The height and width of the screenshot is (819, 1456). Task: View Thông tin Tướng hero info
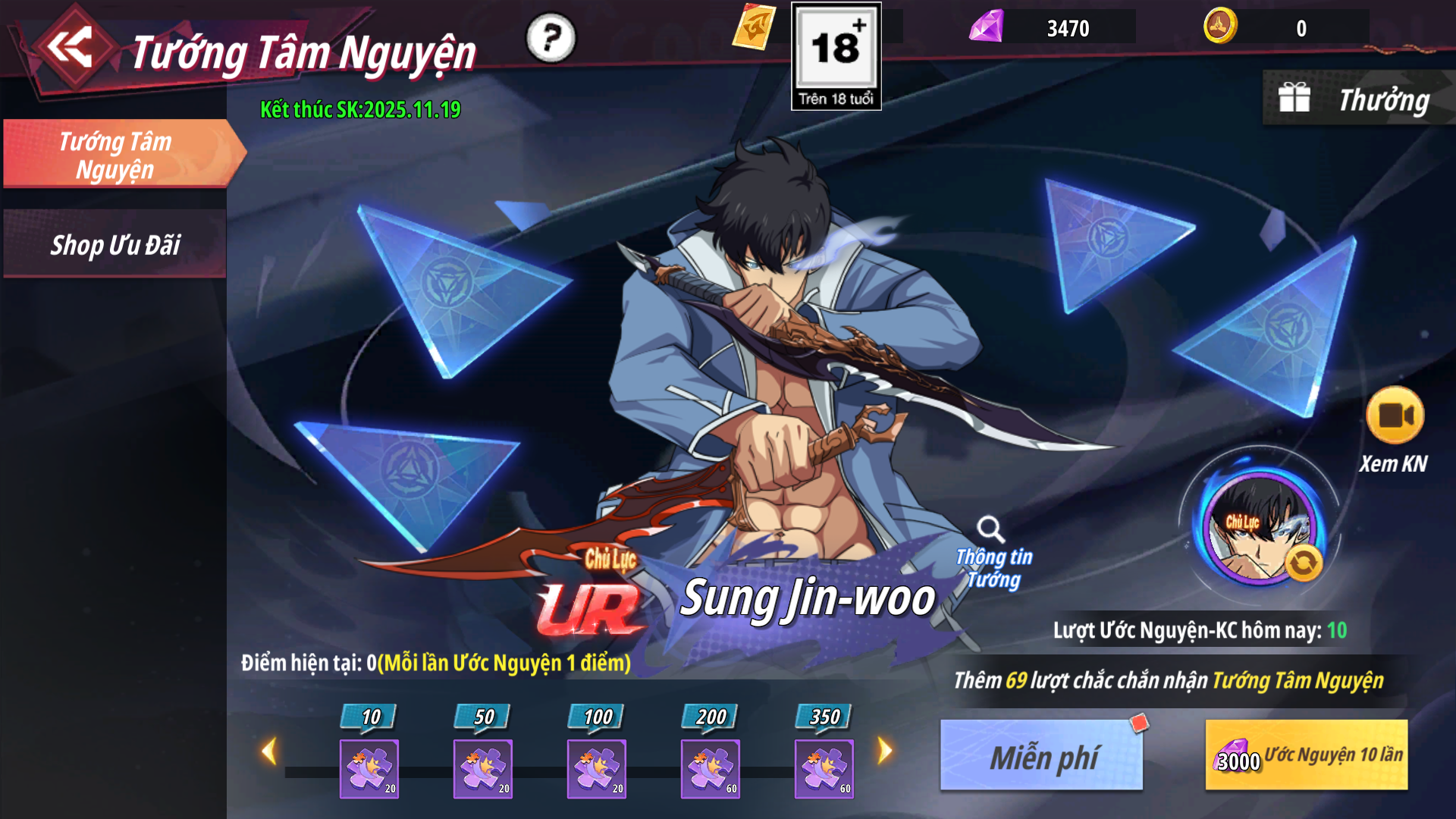point(992,554)
